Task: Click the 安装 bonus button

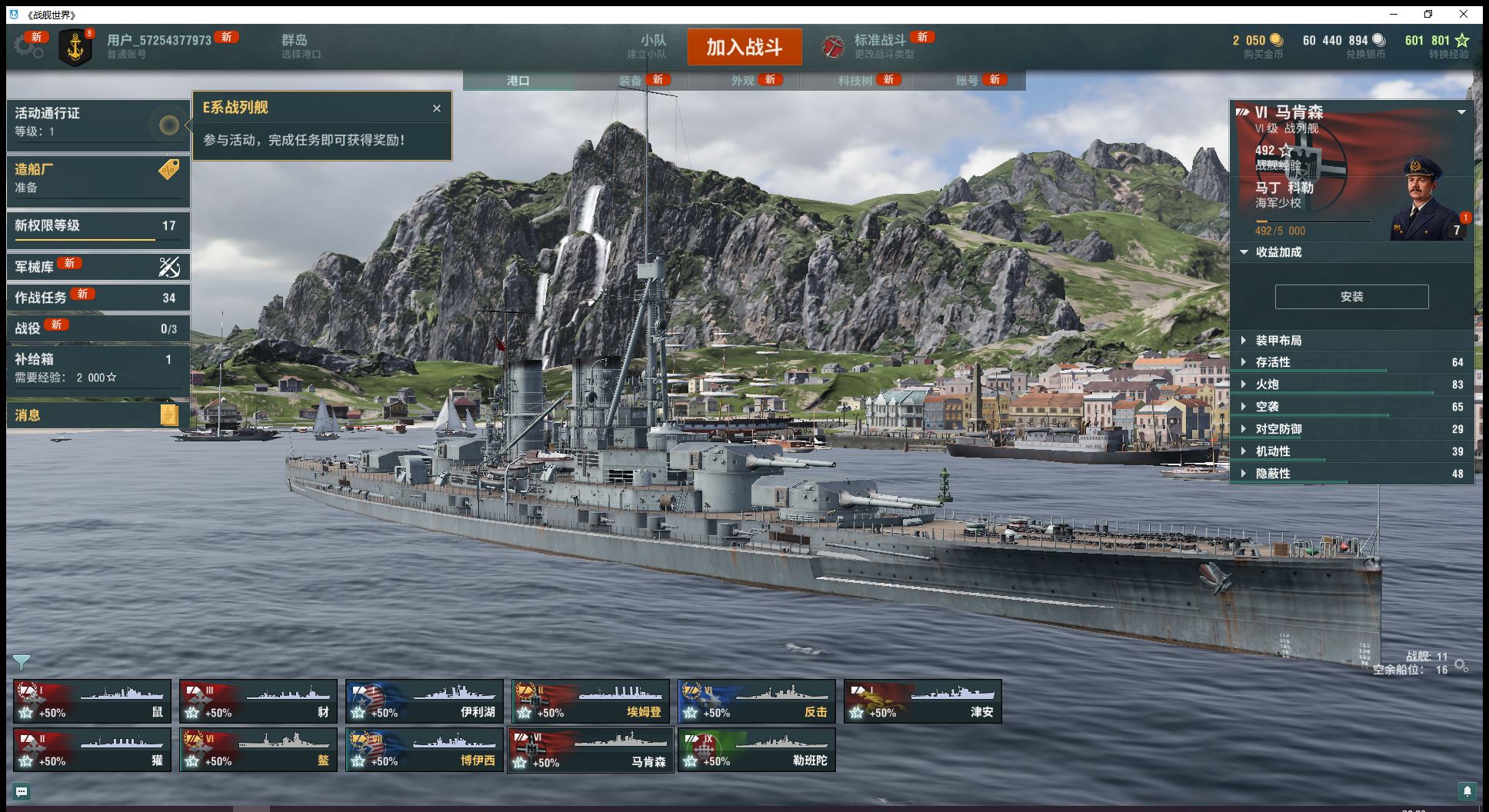Action: (x=1351, y=297)
